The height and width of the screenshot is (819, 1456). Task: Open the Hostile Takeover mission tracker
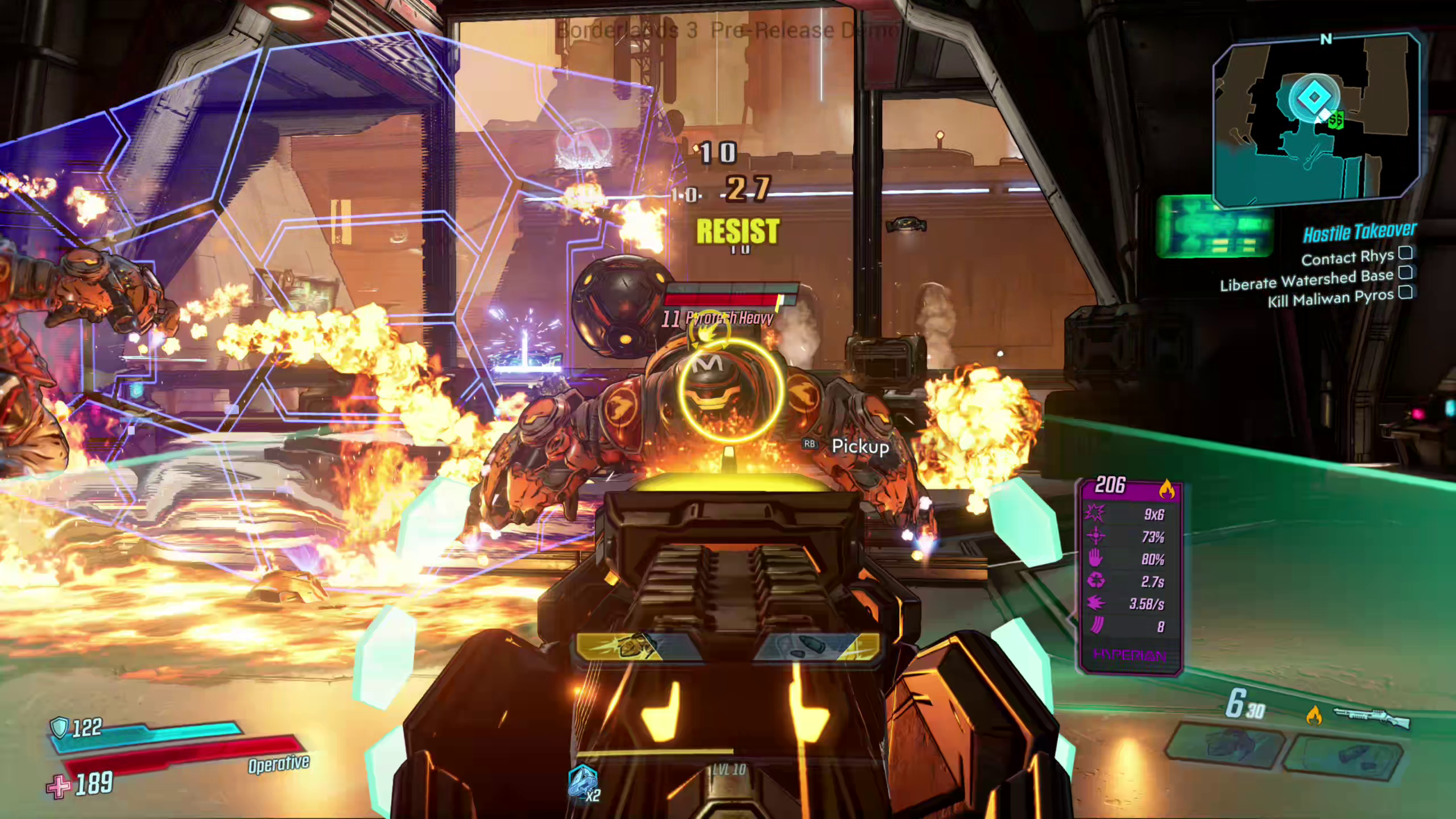pyautogui.click(x=1359, y=231)
